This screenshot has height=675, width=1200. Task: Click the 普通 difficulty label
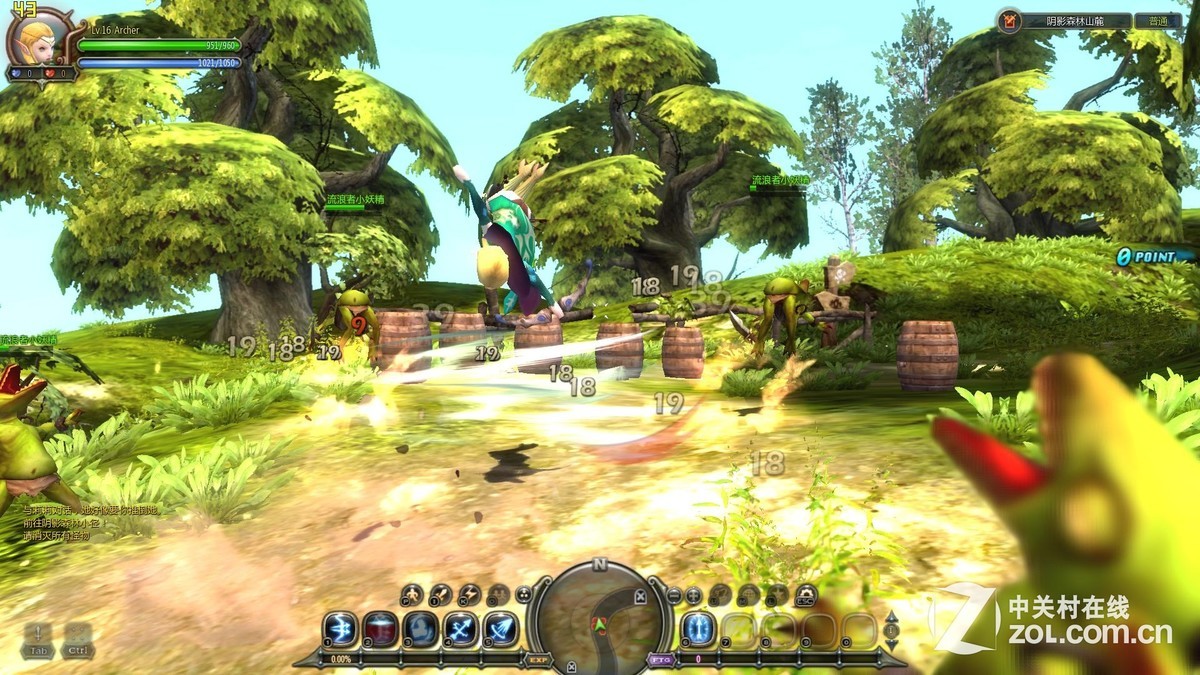tap(1158, 20)
